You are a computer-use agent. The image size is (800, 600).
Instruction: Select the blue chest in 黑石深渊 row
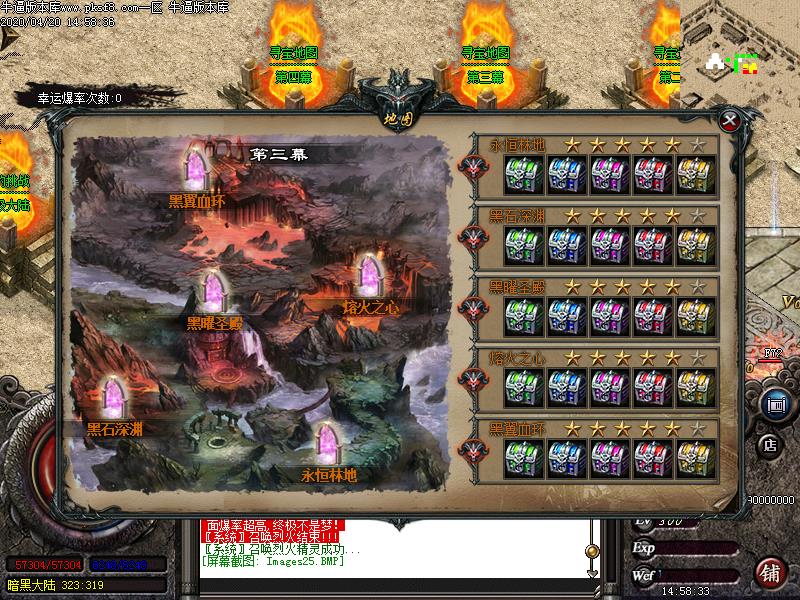567,244
